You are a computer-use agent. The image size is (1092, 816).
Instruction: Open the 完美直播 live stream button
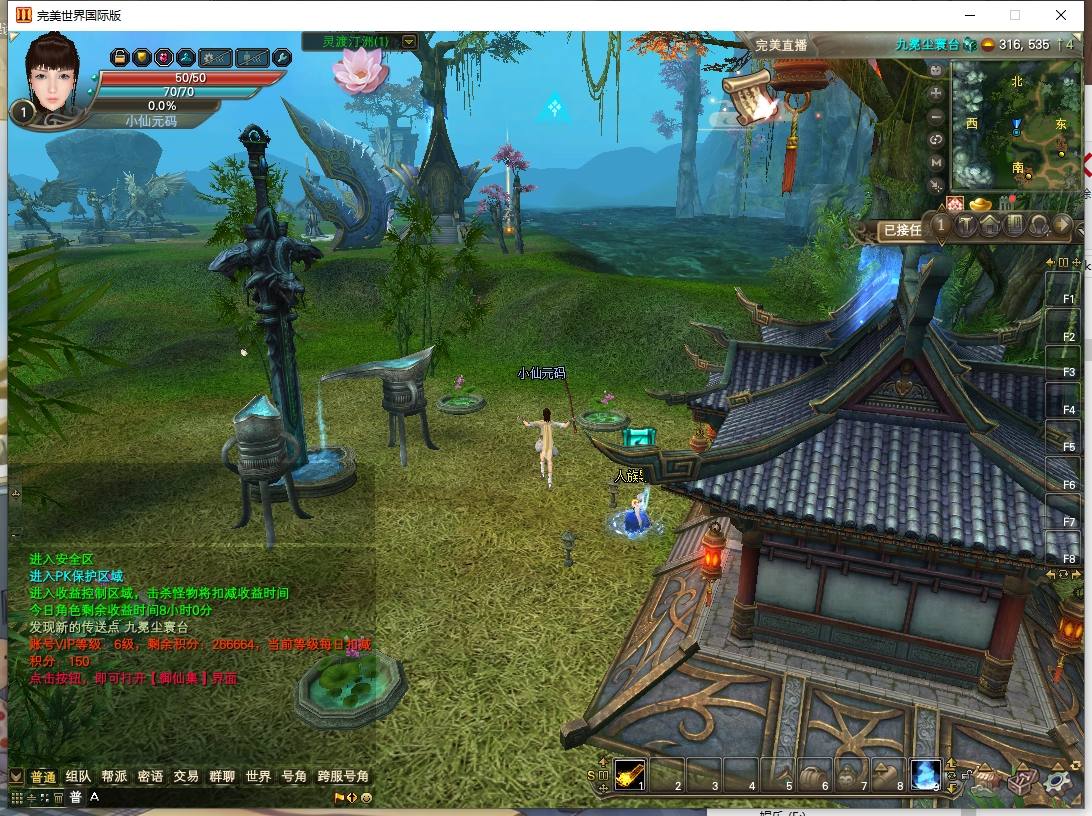[x=781, y=45]
